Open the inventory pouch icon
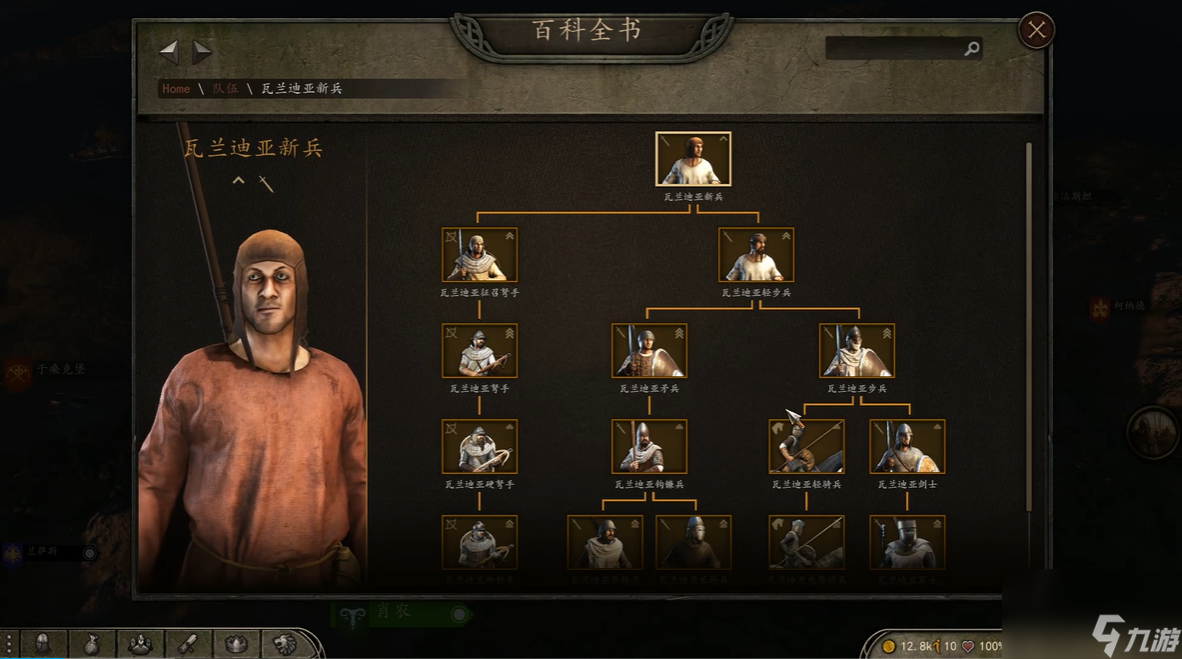The image size is (1182, 659). (x=91, y=644)
